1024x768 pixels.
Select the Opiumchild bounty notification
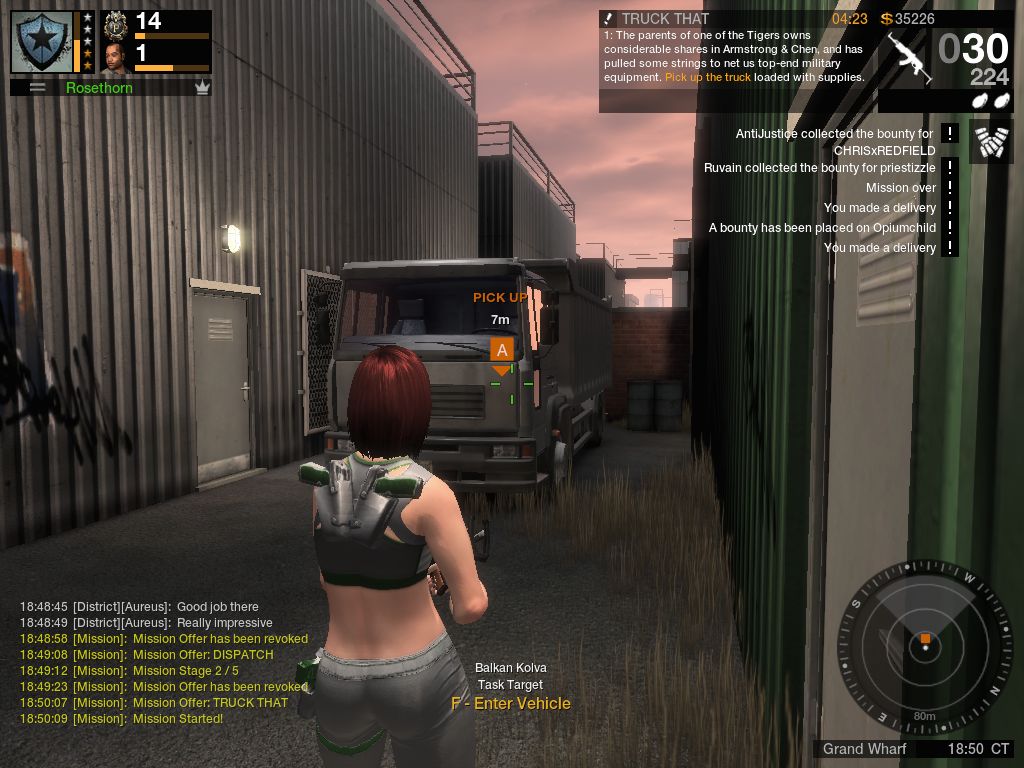[x=822, y=228]
